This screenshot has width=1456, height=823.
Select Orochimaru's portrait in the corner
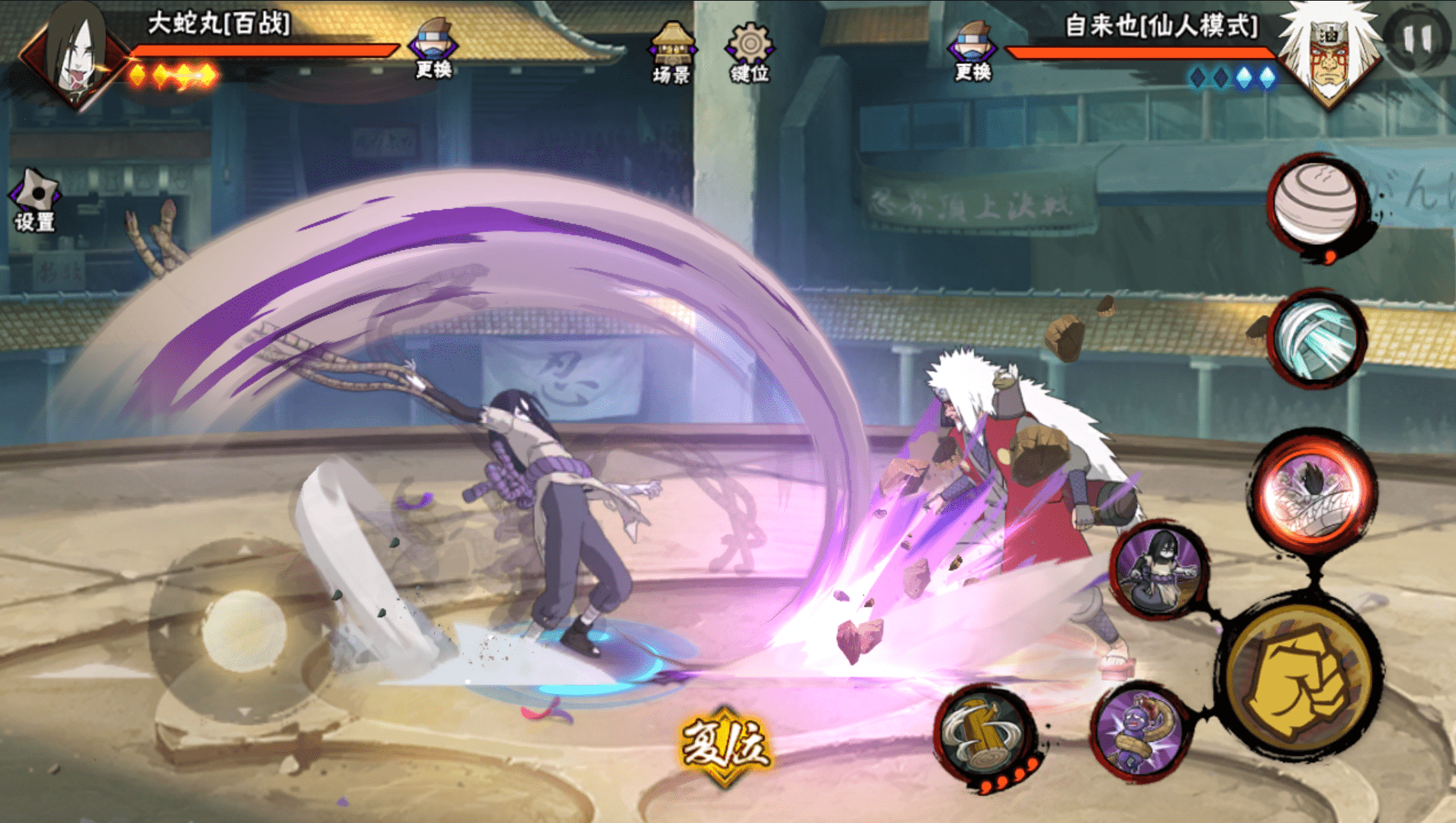(76, 53)
